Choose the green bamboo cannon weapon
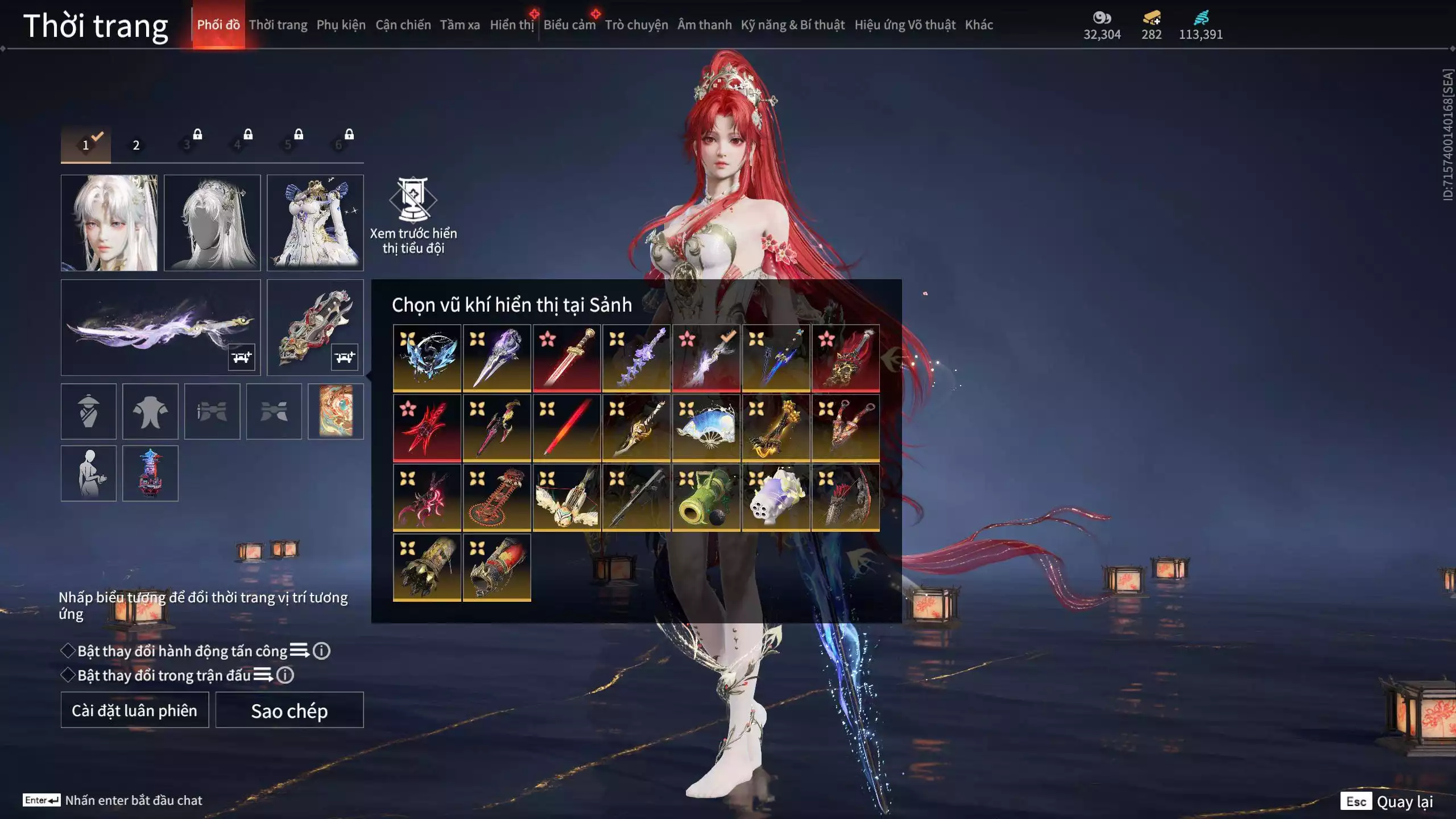This screenshot has height=819, width=1456. click(x=706, y=498)
